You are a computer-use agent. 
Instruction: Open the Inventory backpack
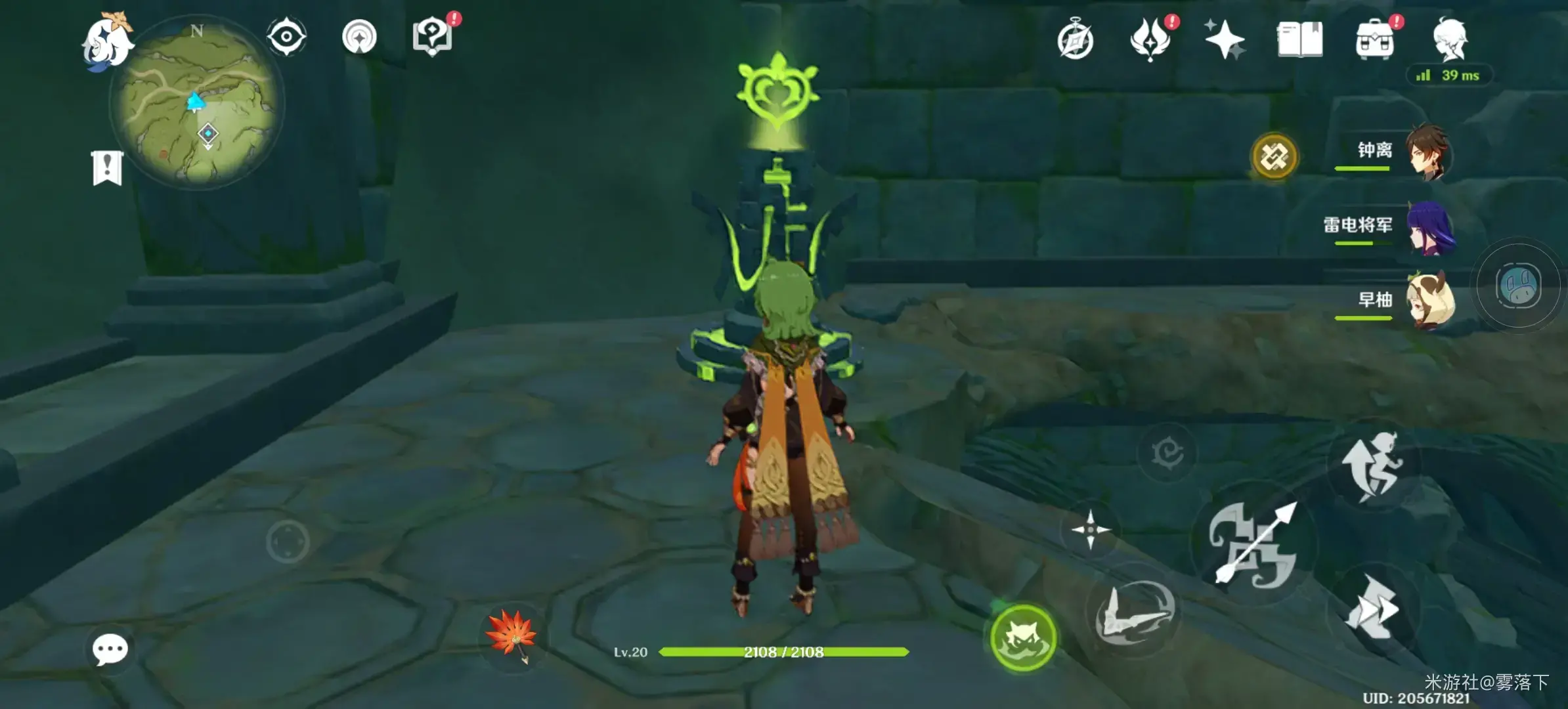pos(1374,41)
